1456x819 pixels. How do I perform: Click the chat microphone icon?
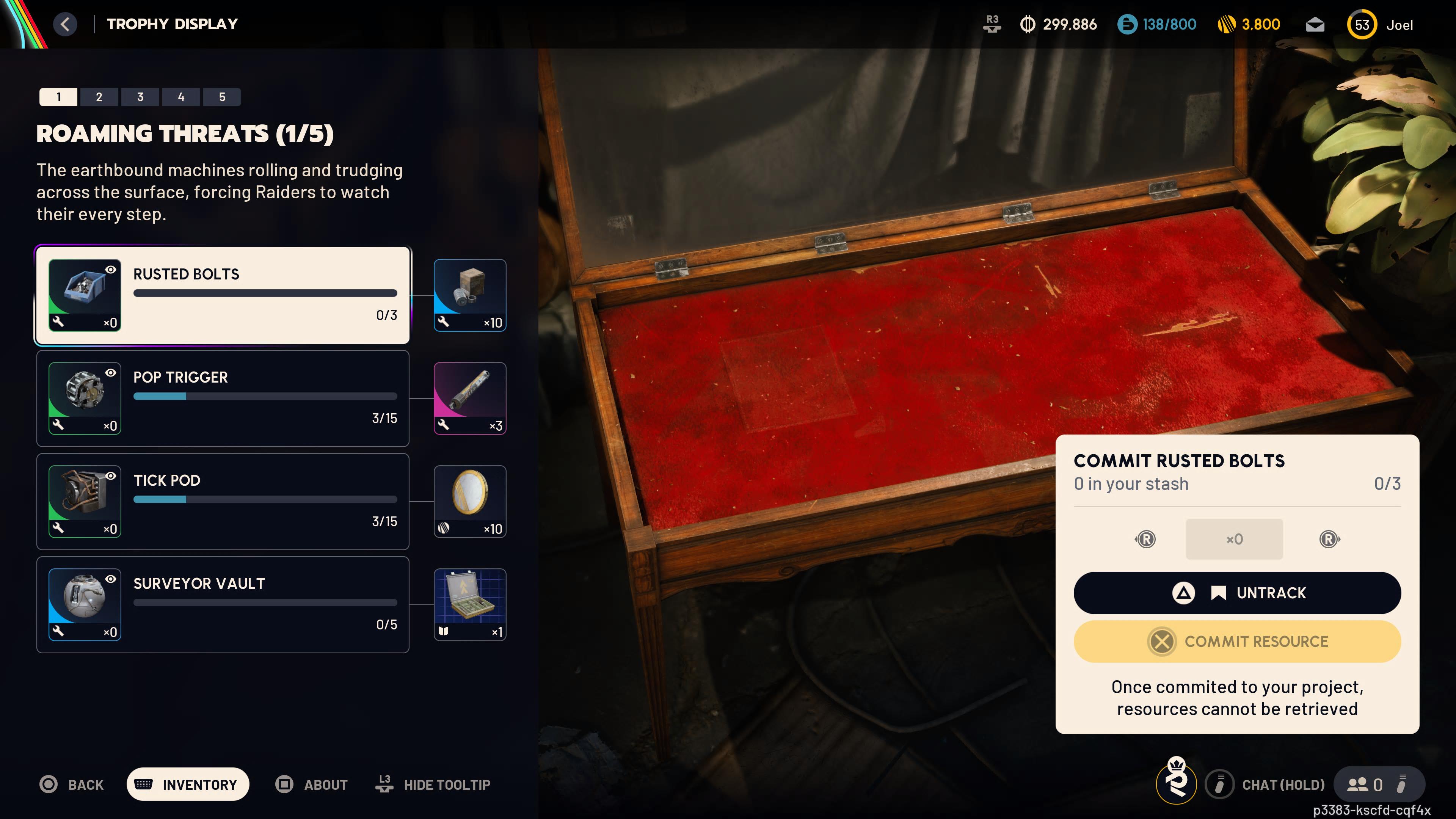(x=1221, y=784)
